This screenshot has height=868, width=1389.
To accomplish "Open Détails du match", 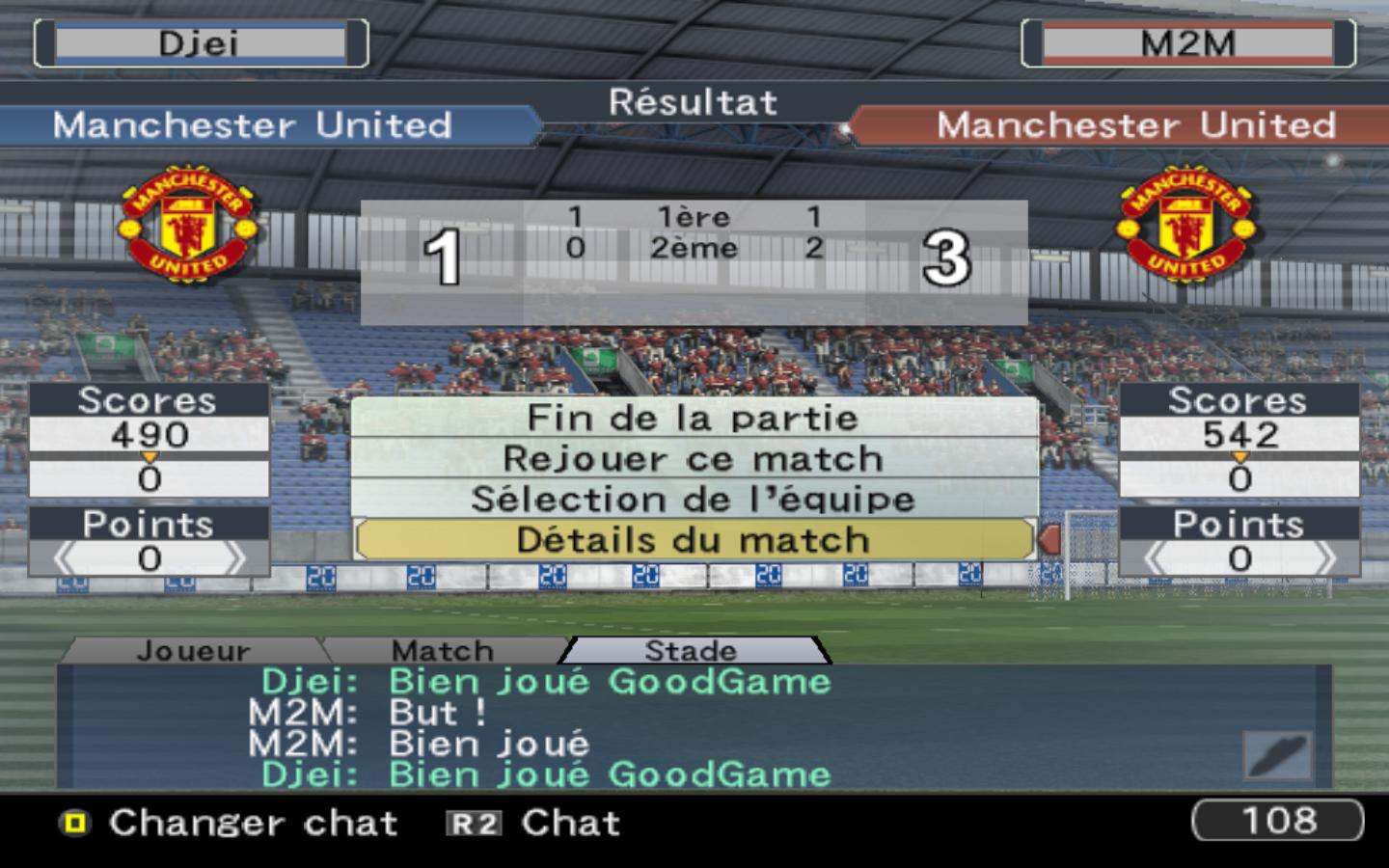I will [x=693, y=540].
